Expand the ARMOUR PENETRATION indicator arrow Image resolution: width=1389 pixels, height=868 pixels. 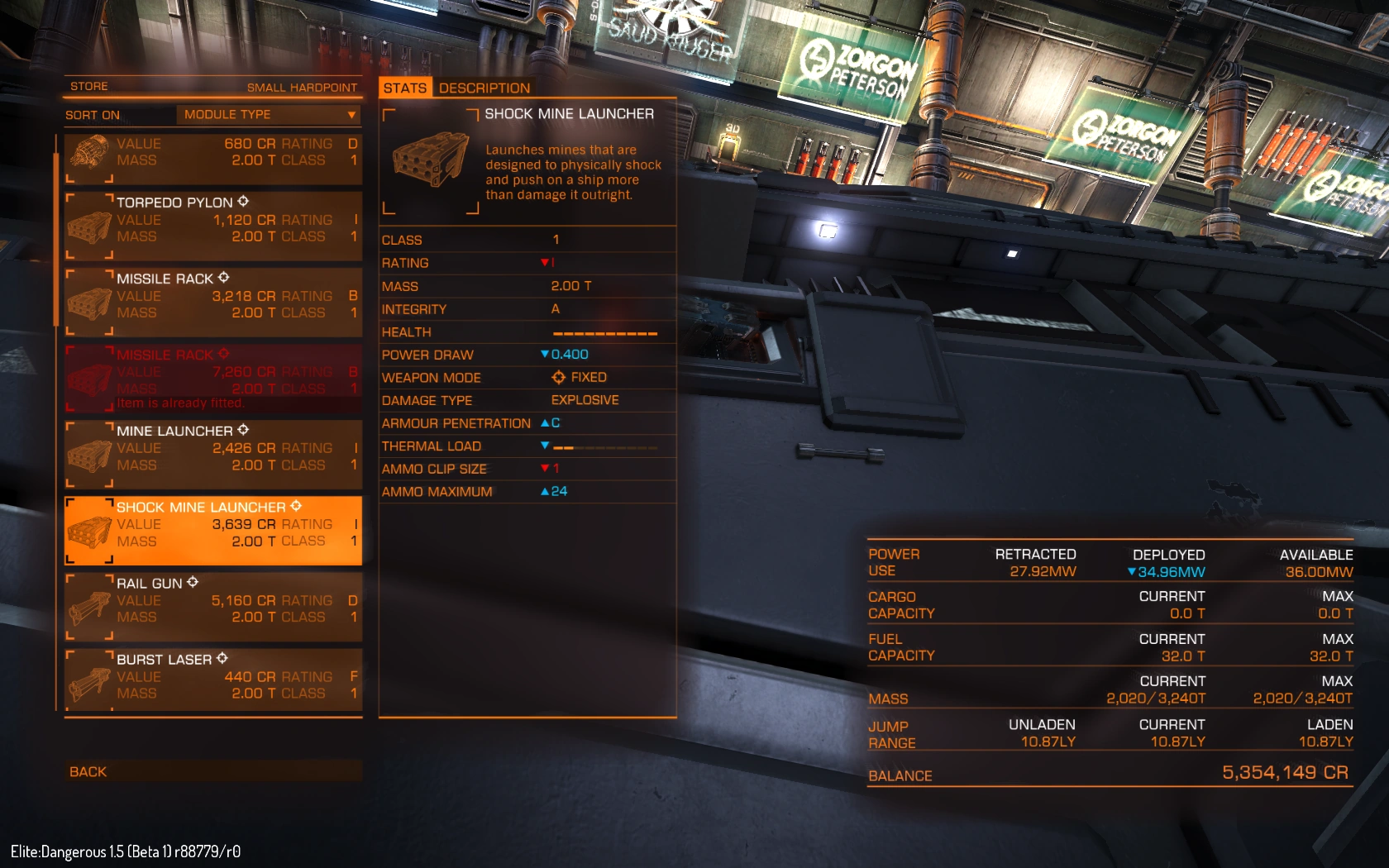tap(547, 422)
